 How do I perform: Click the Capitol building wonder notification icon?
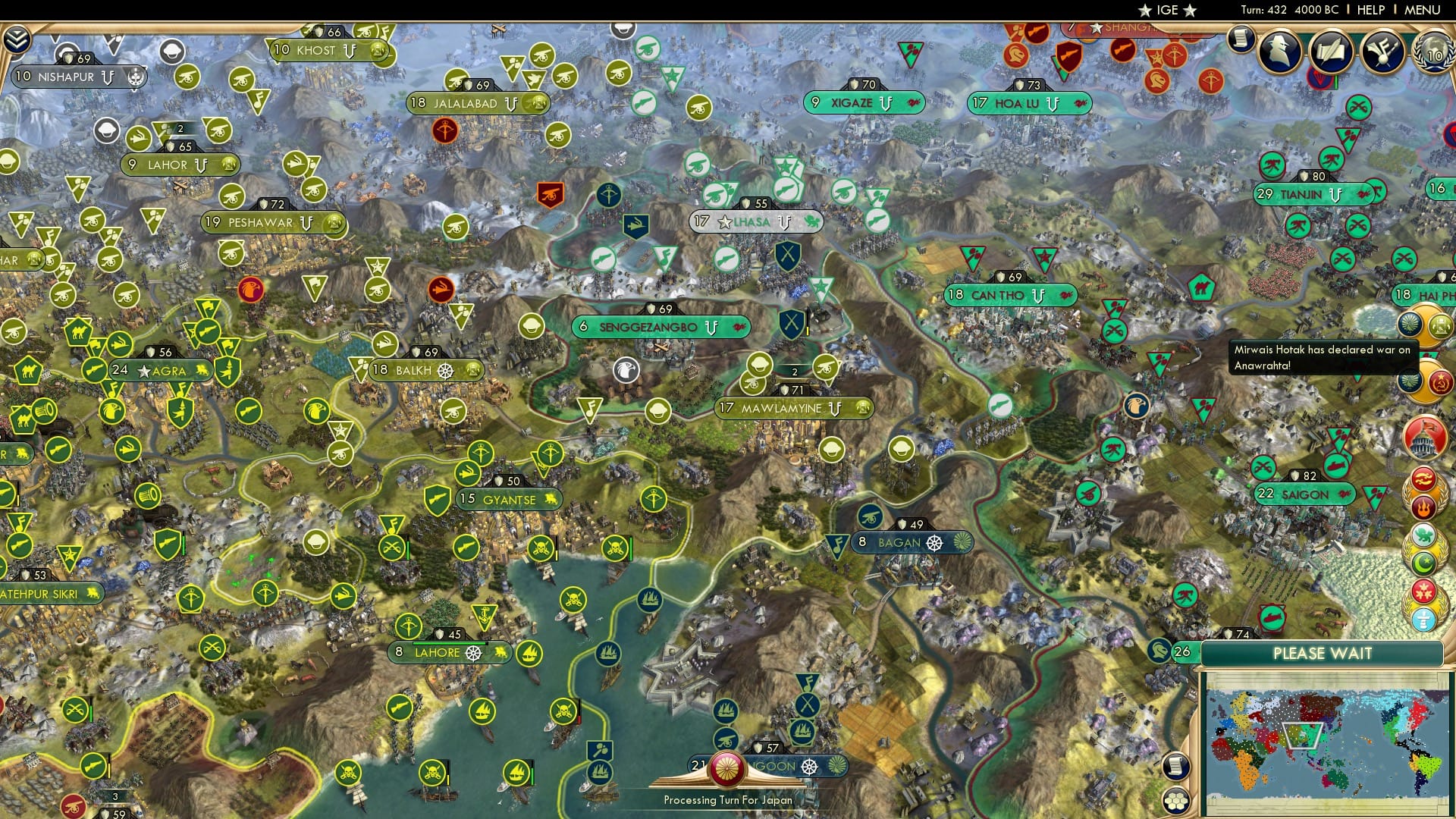1426,438
